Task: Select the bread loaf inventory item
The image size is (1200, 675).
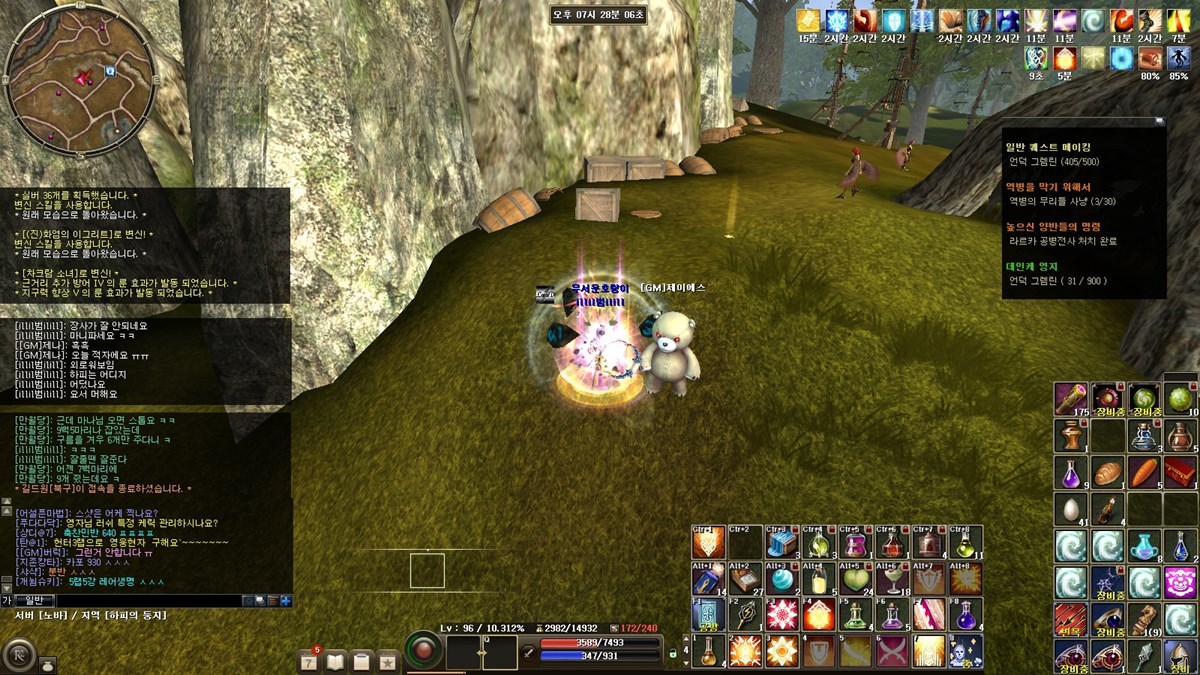Action: tap(1106, 471)
